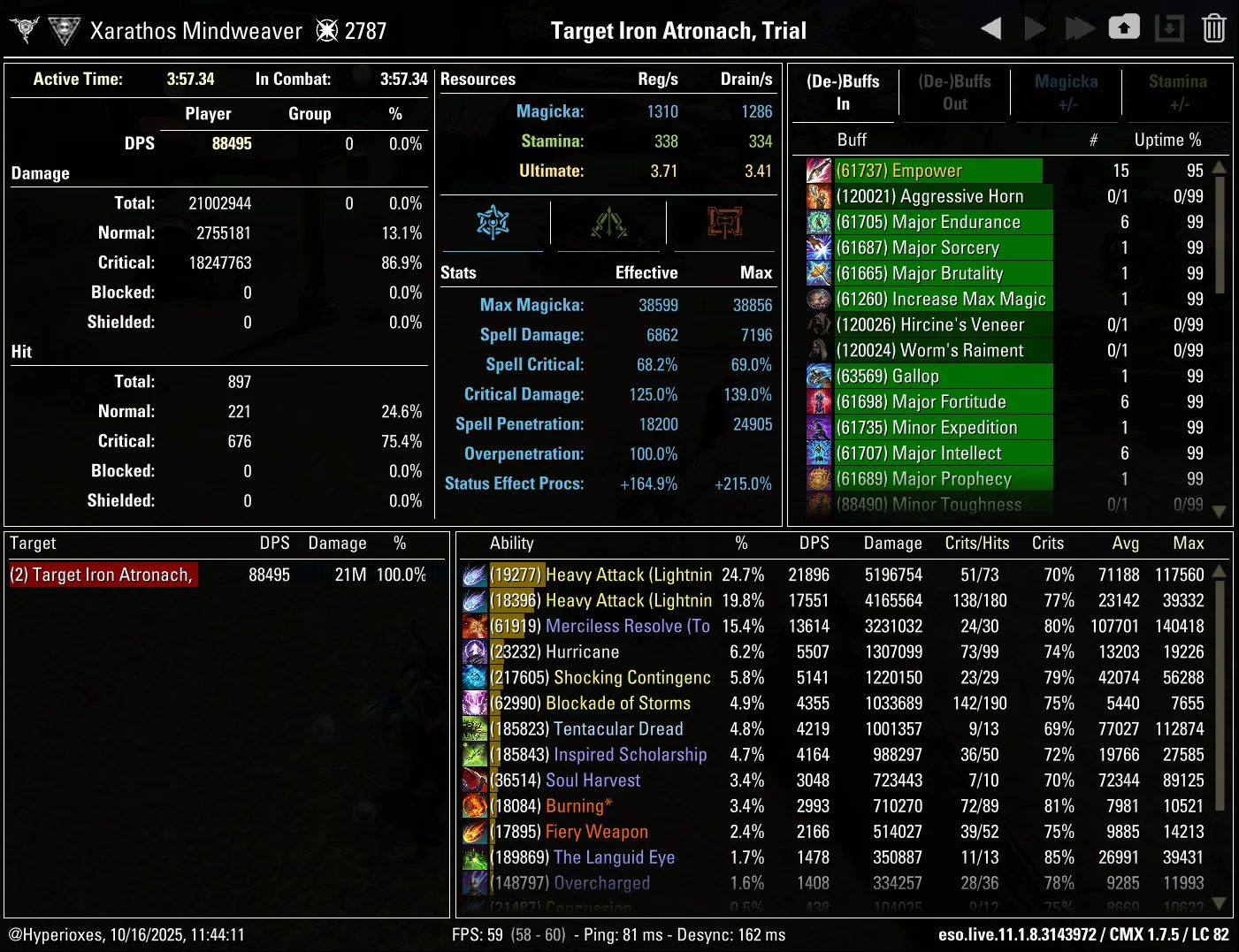Select Target Iron Atronach in the target list
The image size is (1239, 952).
(x=102, y=575)
